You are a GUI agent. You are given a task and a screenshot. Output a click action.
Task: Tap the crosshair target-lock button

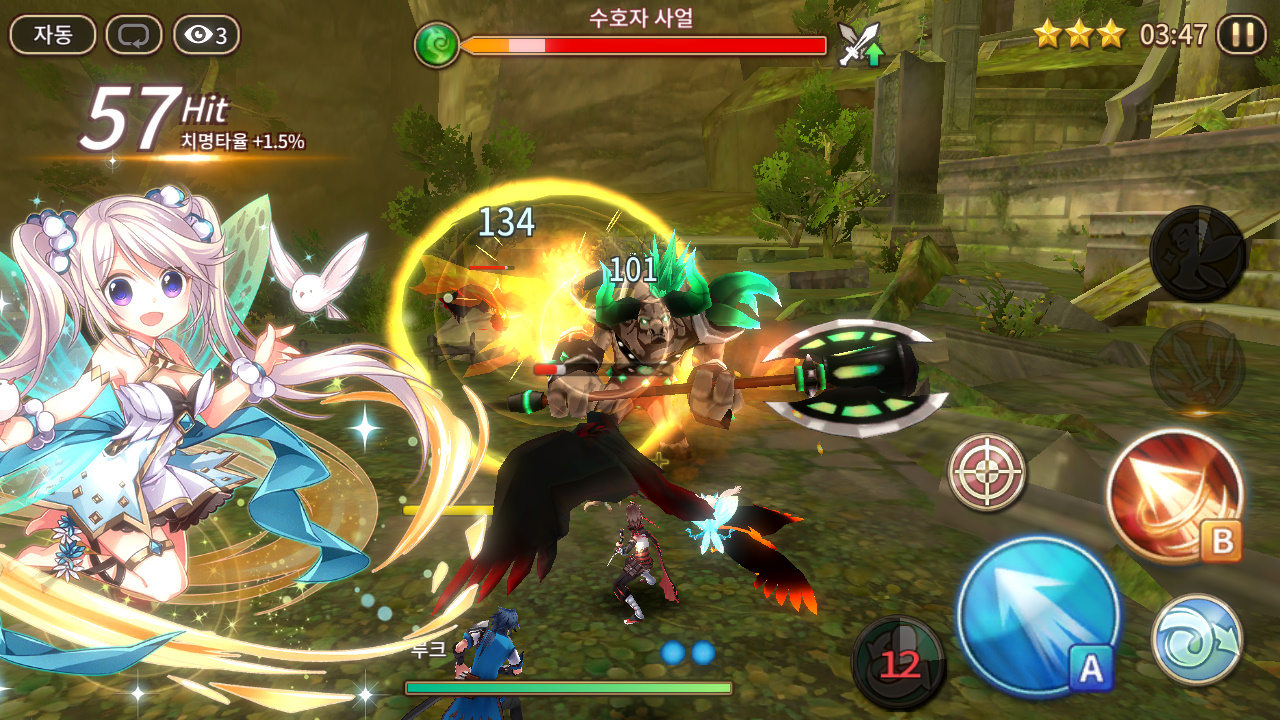tap(987, 472)
